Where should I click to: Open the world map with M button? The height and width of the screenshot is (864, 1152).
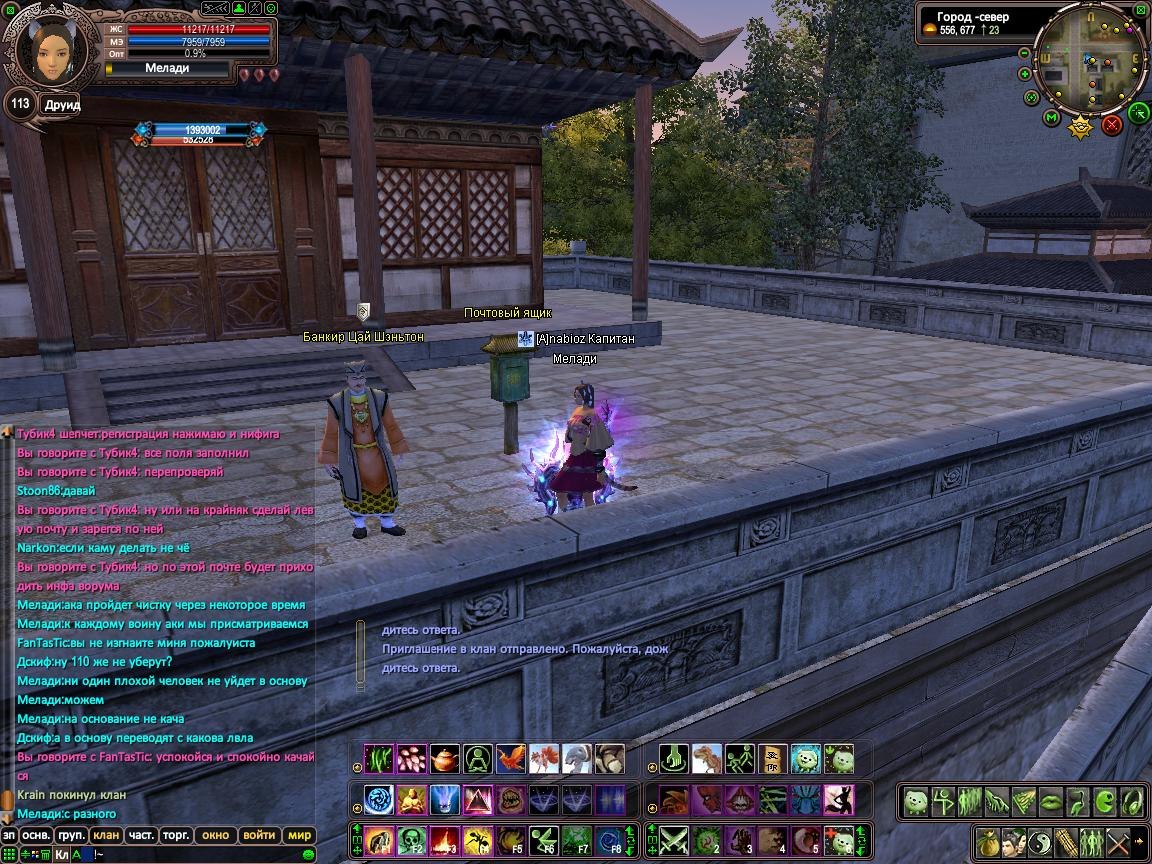[1051, 118]
